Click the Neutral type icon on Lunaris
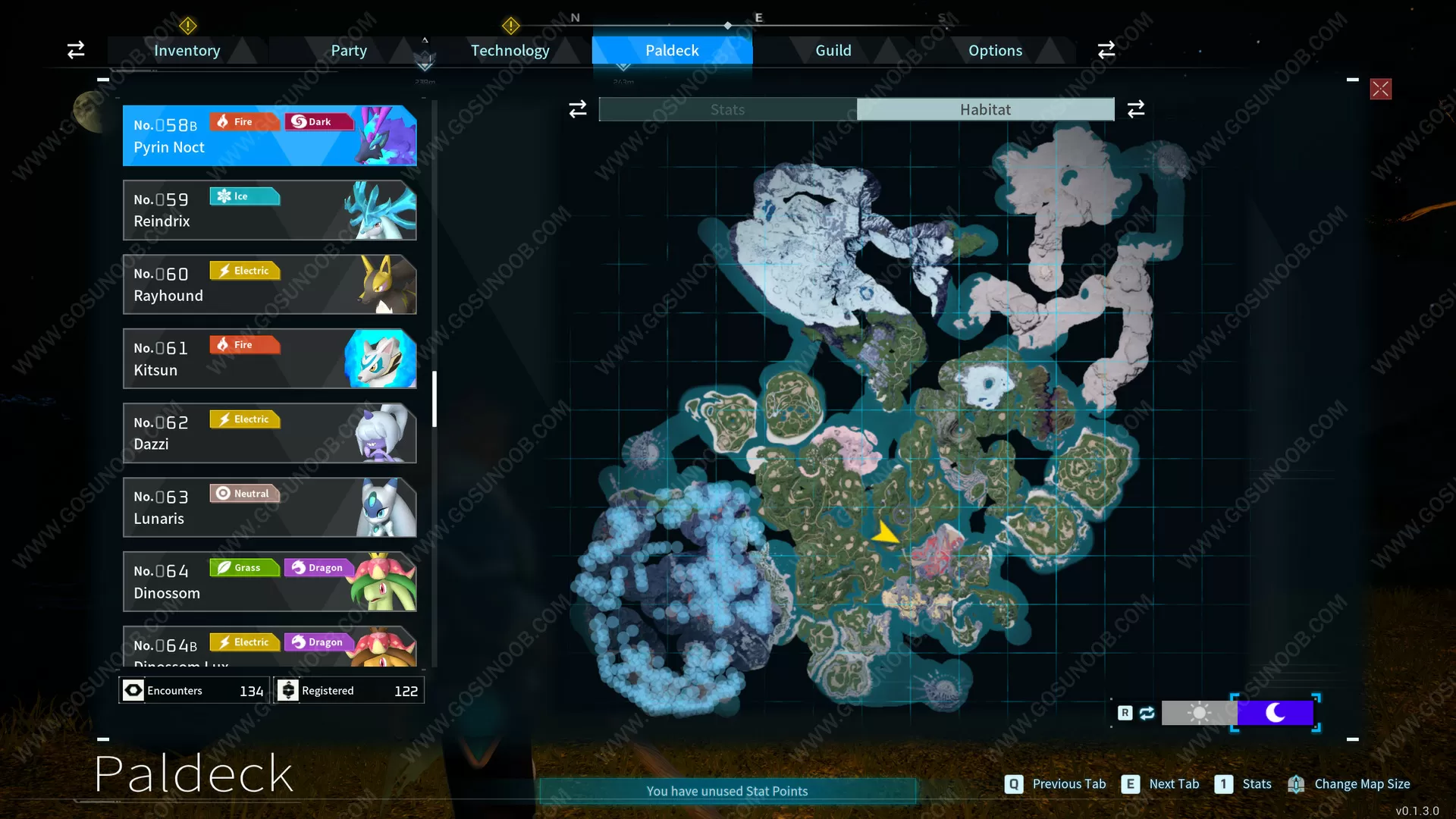1456x819 pixels. [x=244, y=493]
